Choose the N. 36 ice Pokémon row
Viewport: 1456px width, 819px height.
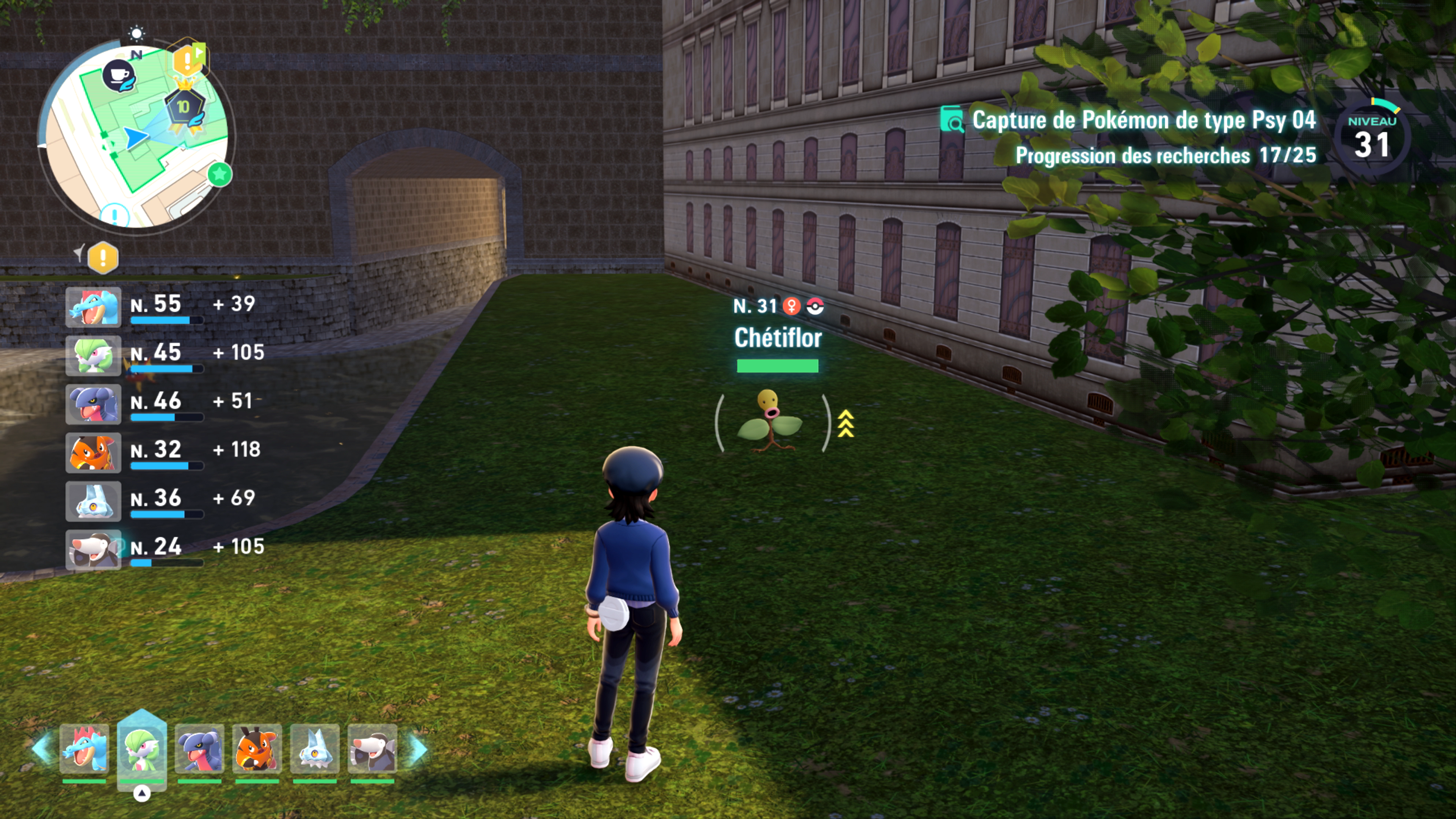pos(164,501)
